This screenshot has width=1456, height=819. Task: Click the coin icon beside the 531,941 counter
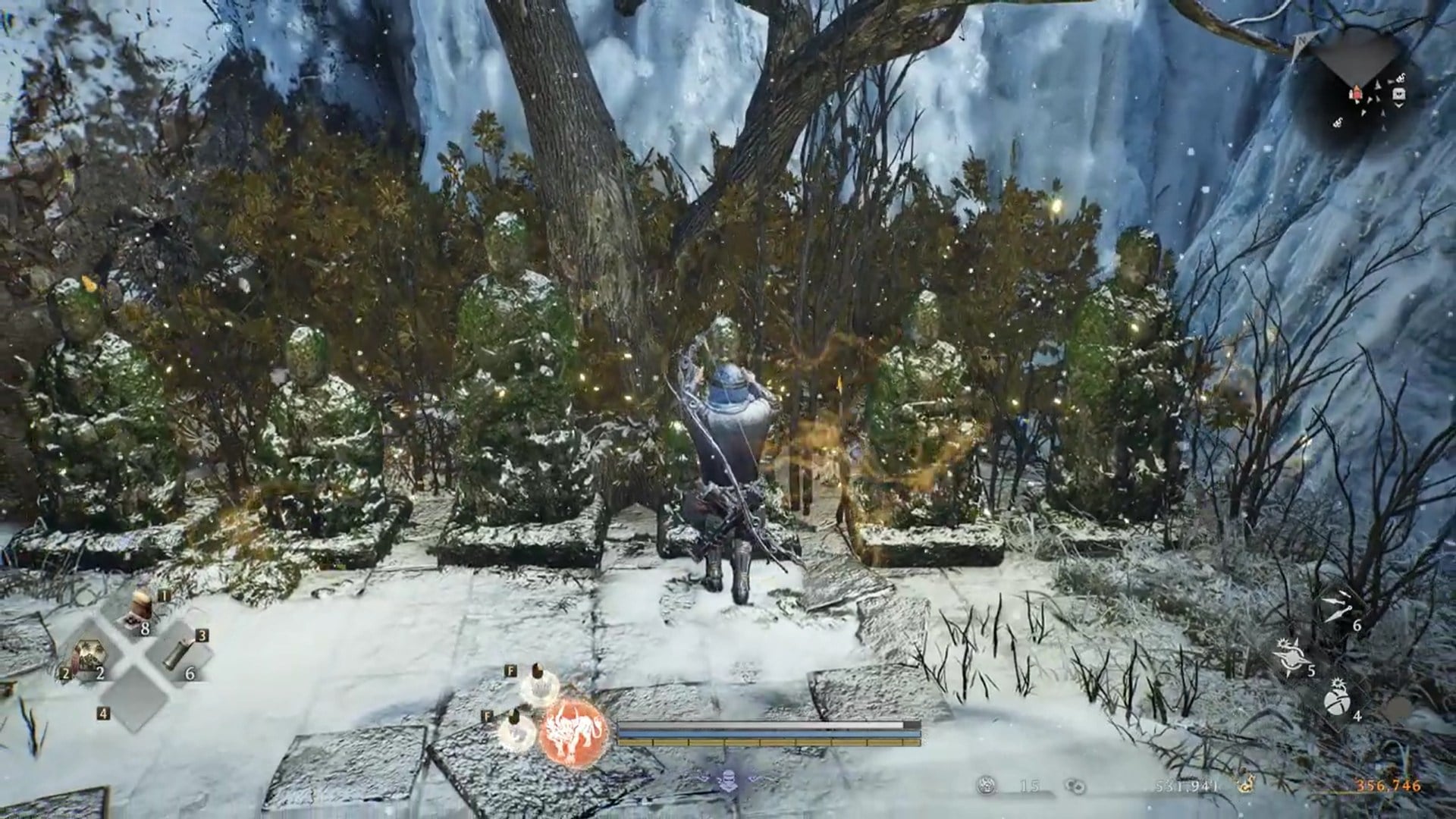click(x=1075, y=786)
